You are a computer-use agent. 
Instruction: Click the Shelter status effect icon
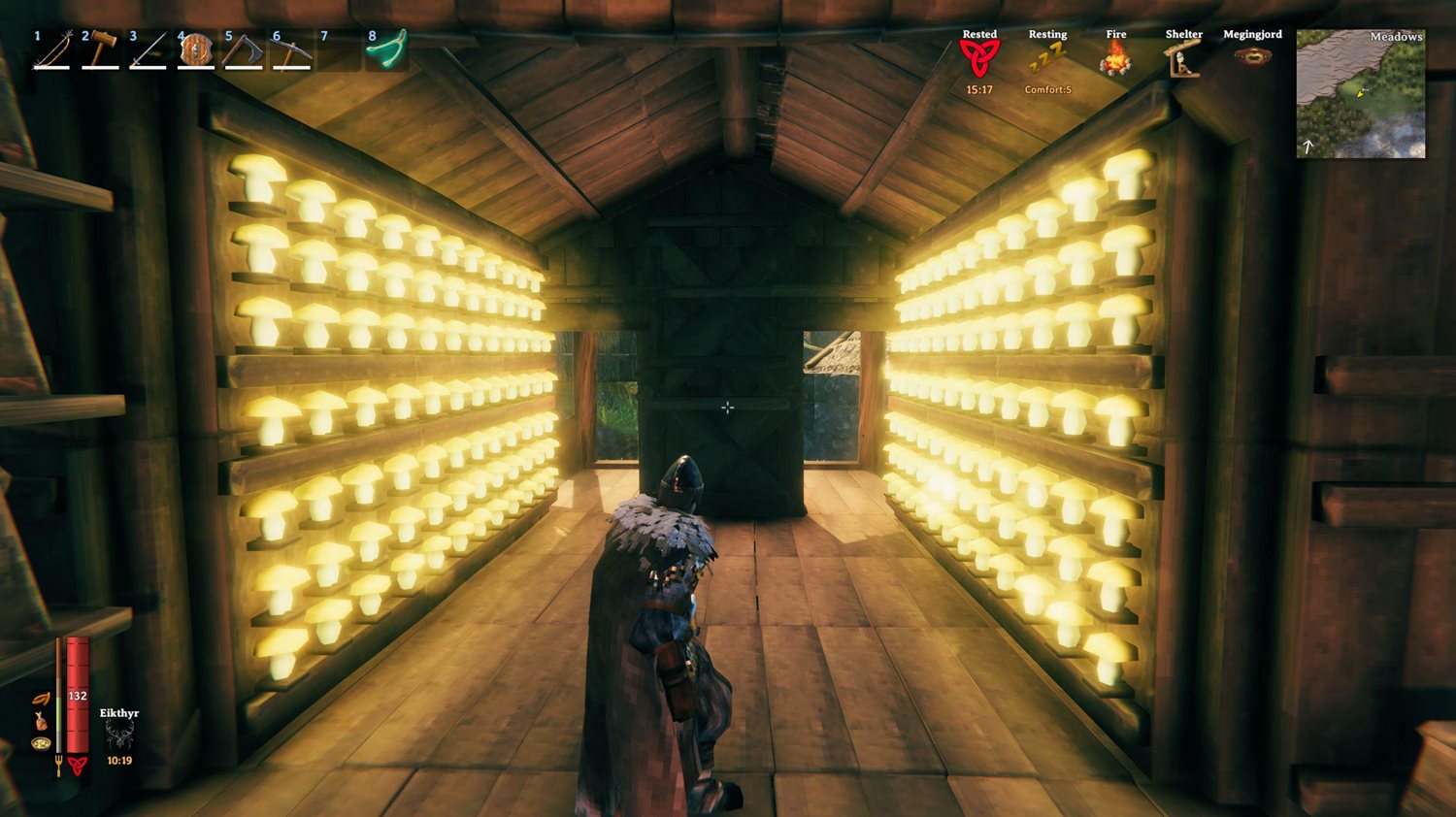(1182, 60)
